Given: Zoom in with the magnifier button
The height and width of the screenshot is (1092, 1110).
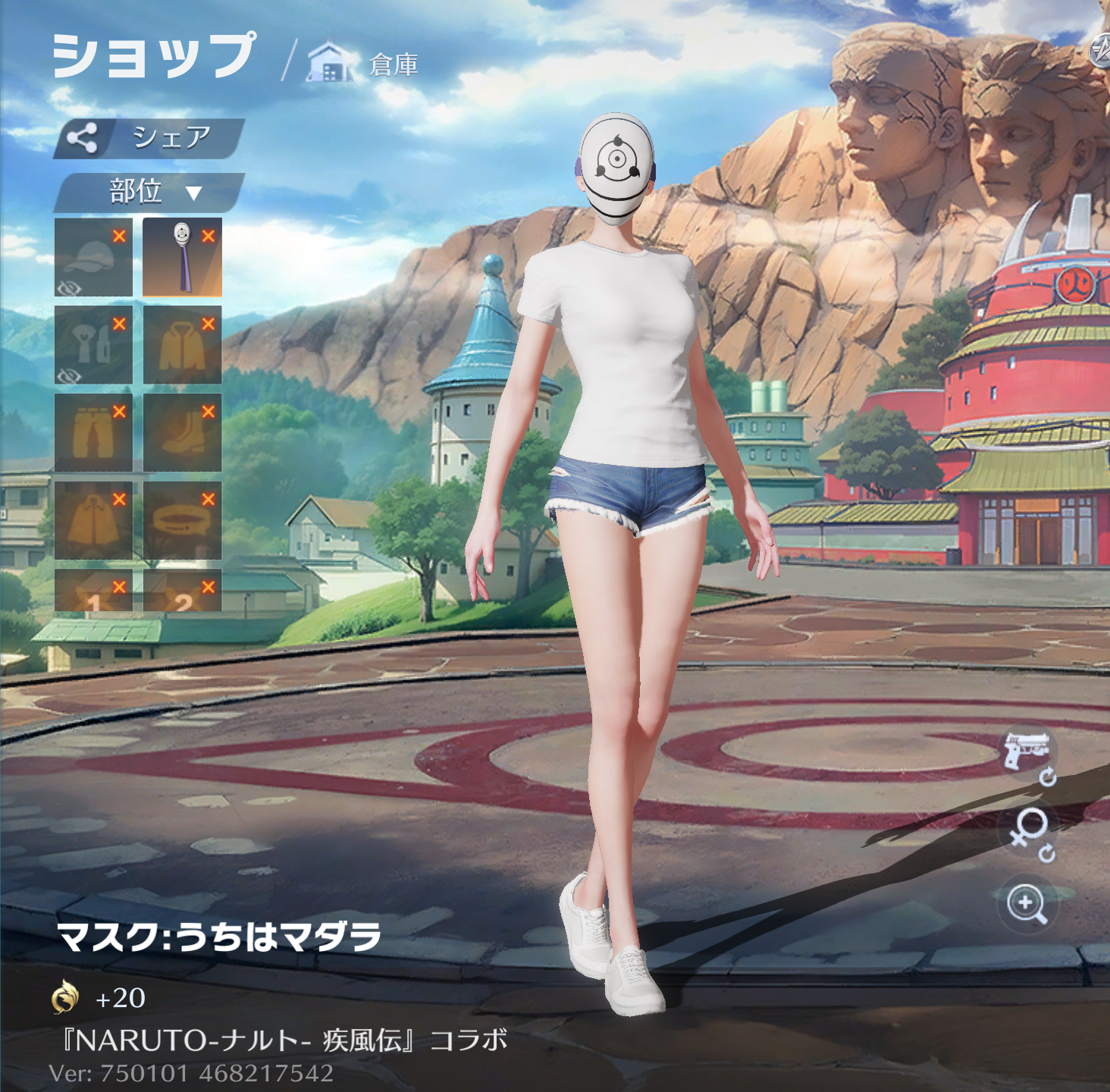Looking at the screenshot, I should (x=1027, y=904).
